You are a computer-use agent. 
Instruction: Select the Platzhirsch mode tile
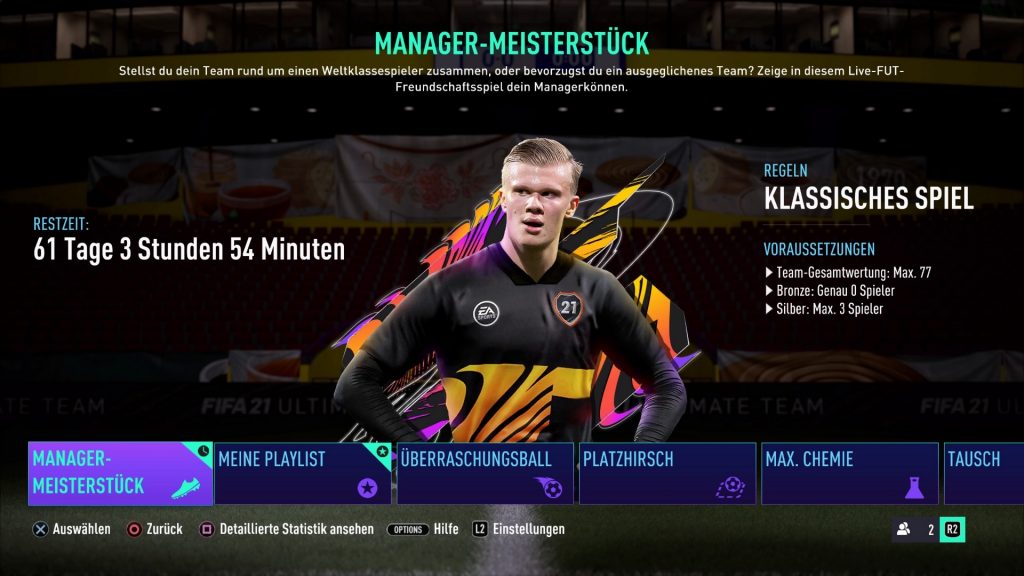point(667,473)
